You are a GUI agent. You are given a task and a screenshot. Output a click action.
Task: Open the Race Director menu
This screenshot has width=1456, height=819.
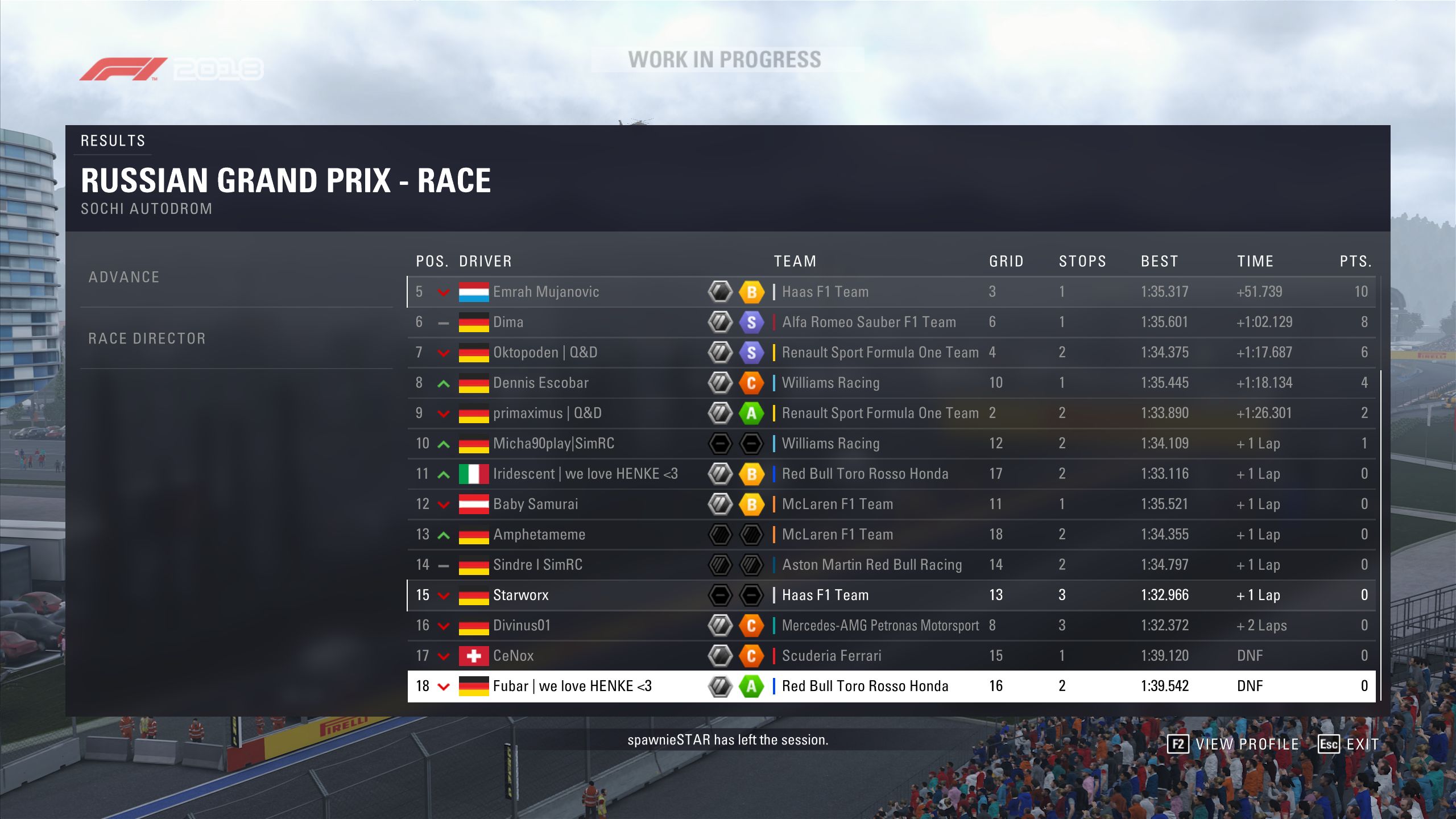tap(147, 339)
